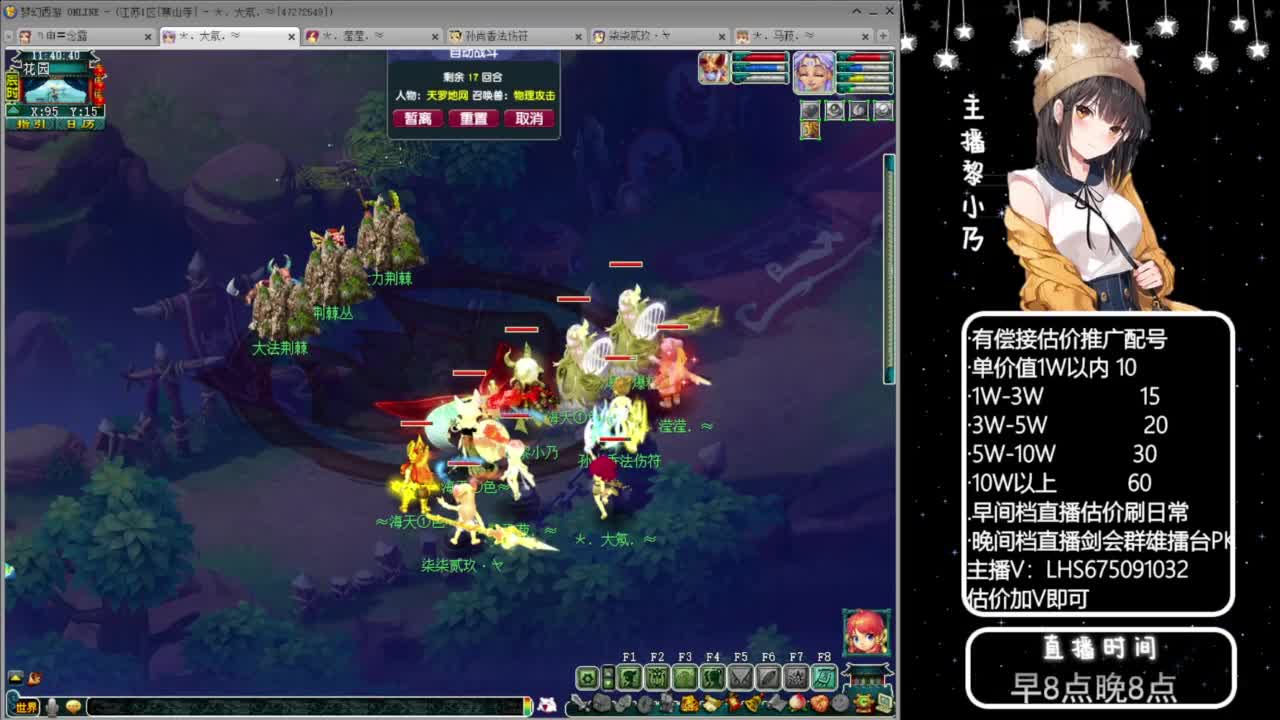This screenshot has height=720, width=1280.
Task: Click the up arrow beside the gear icon
Action: click(608, 671)
